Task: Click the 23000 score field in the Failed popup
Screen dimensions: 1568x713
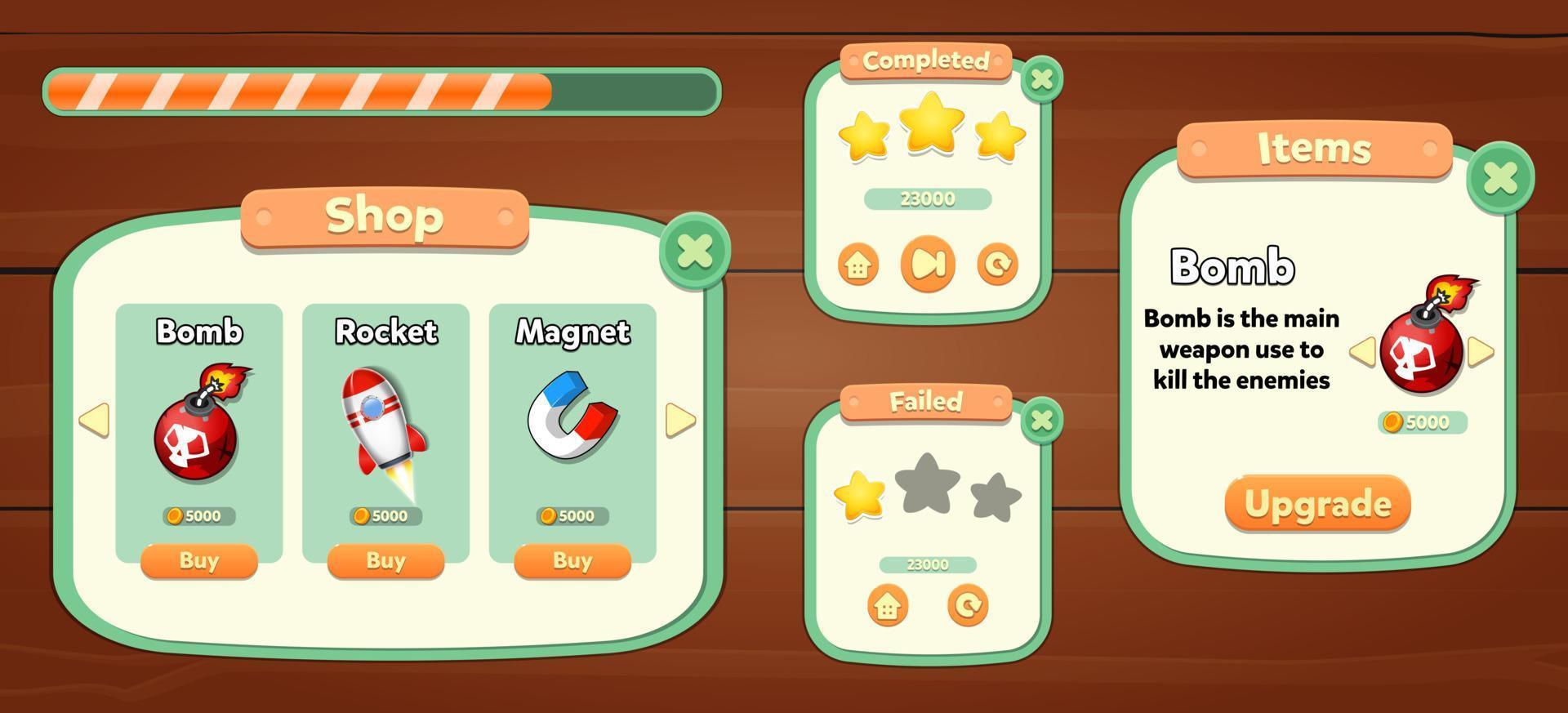Action: tap(928, 563)
